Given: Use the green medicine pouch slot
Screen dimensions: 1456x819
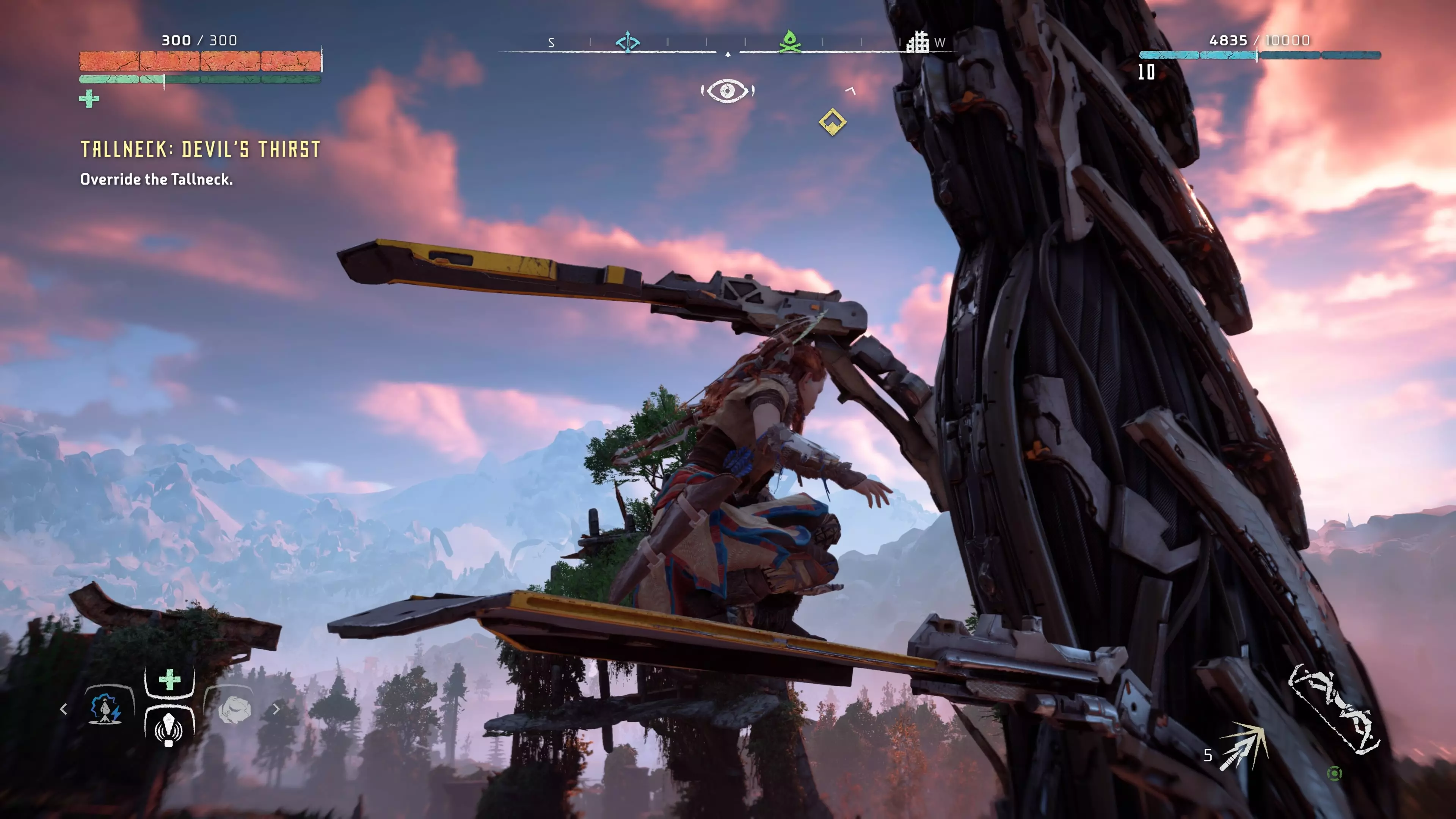Looking at the screenshot, I should [169, 680].
